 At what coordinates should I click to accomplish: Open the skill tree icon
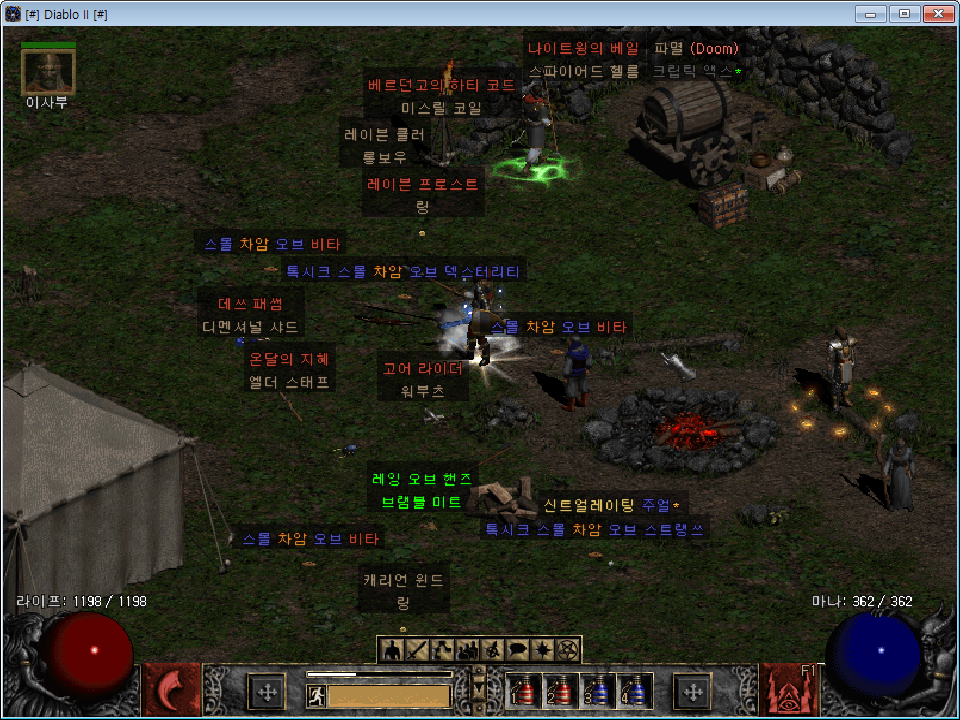(443, 650)
